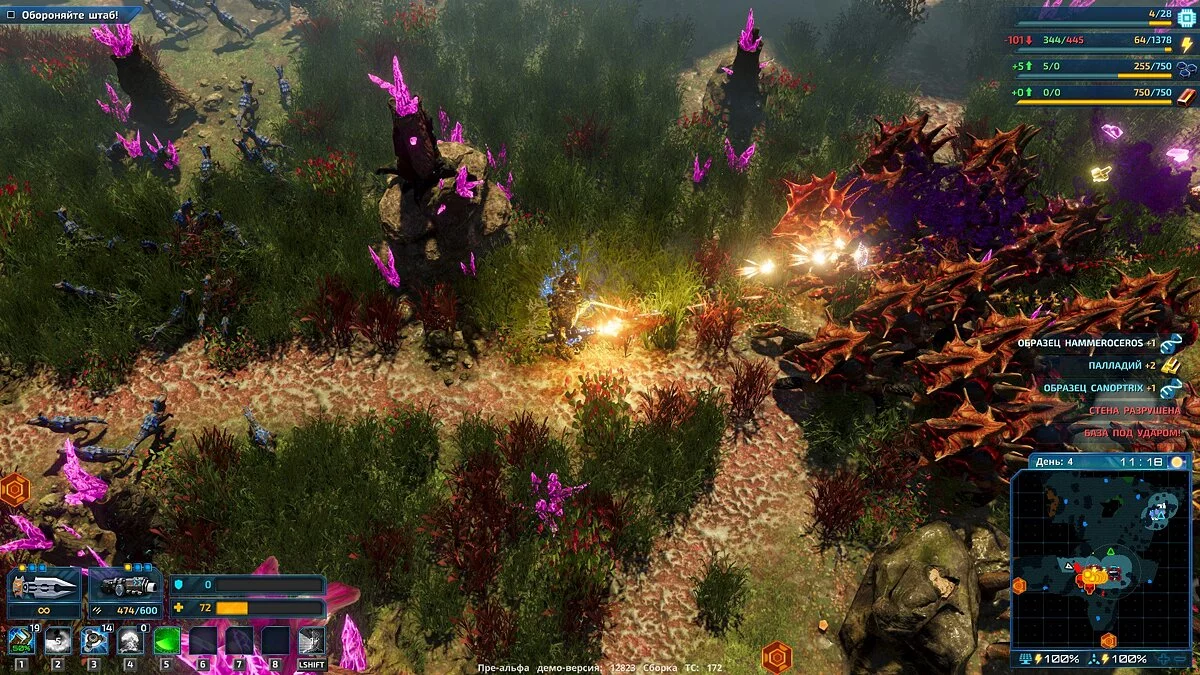Click the orange hexagon alert at screen bottom

(x=777, y=657)
